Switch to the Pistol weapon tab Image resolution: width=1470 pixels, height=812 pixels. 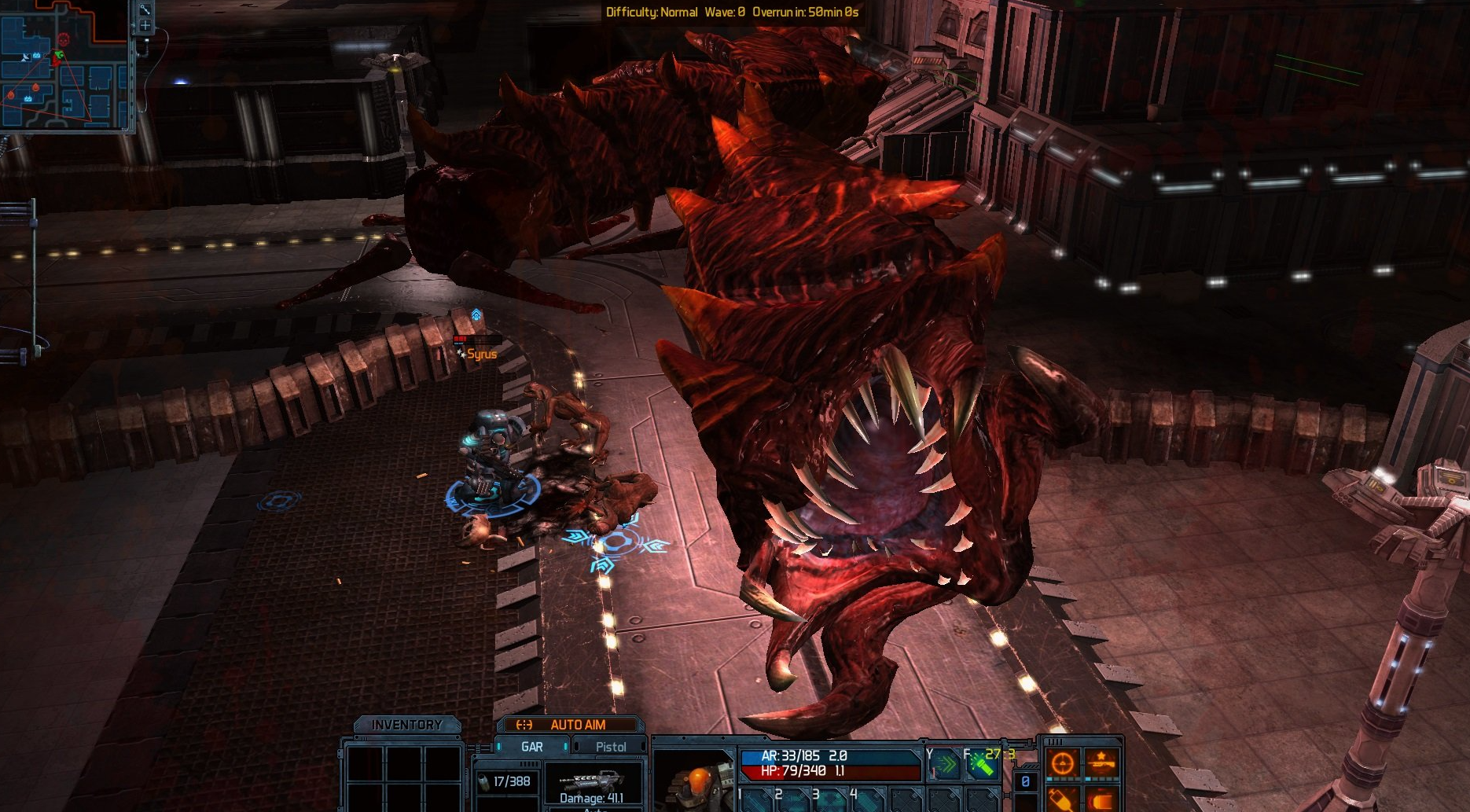point(612,747)
